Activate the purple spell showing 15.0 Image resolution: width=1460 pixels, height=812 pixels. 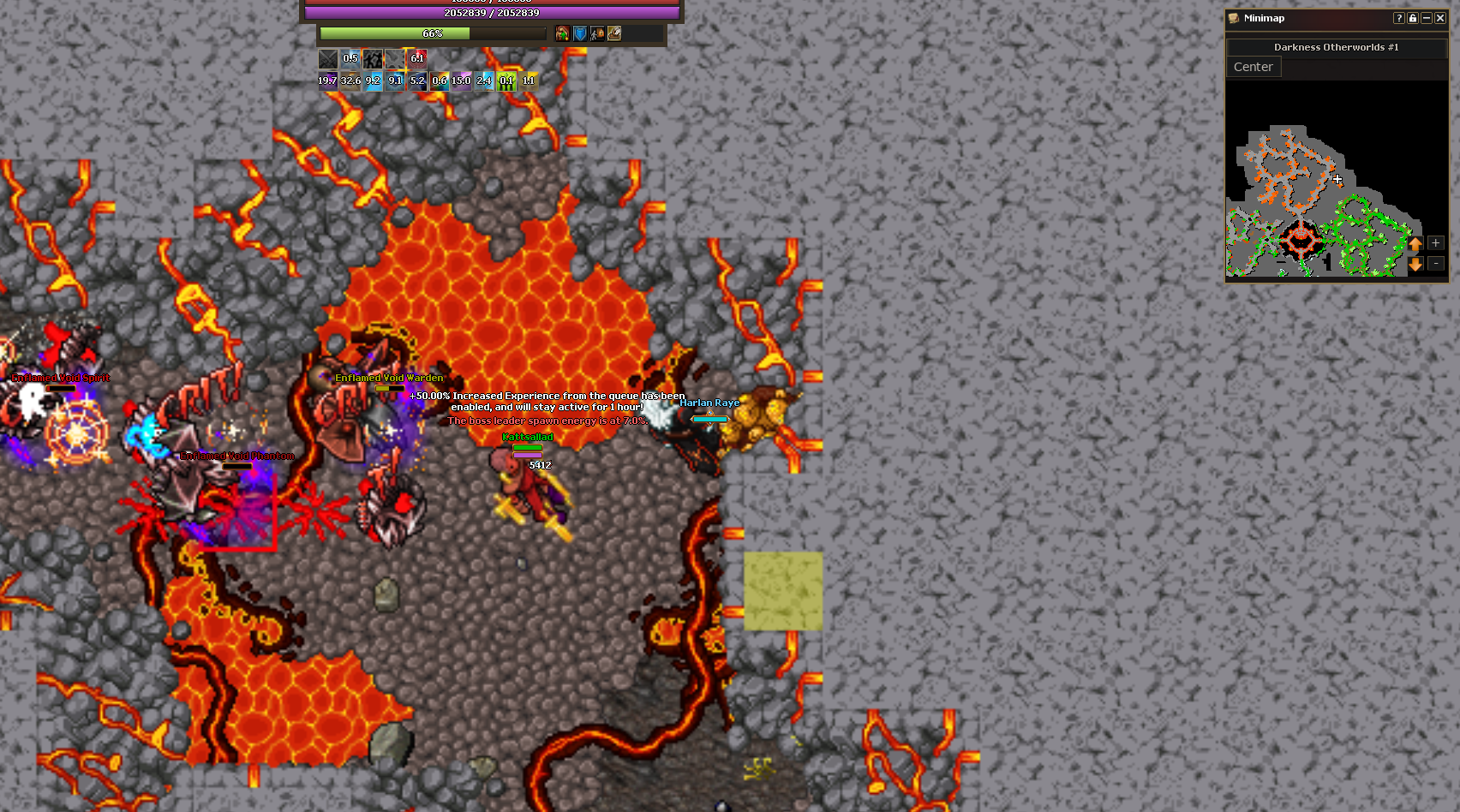pos(462,81)
